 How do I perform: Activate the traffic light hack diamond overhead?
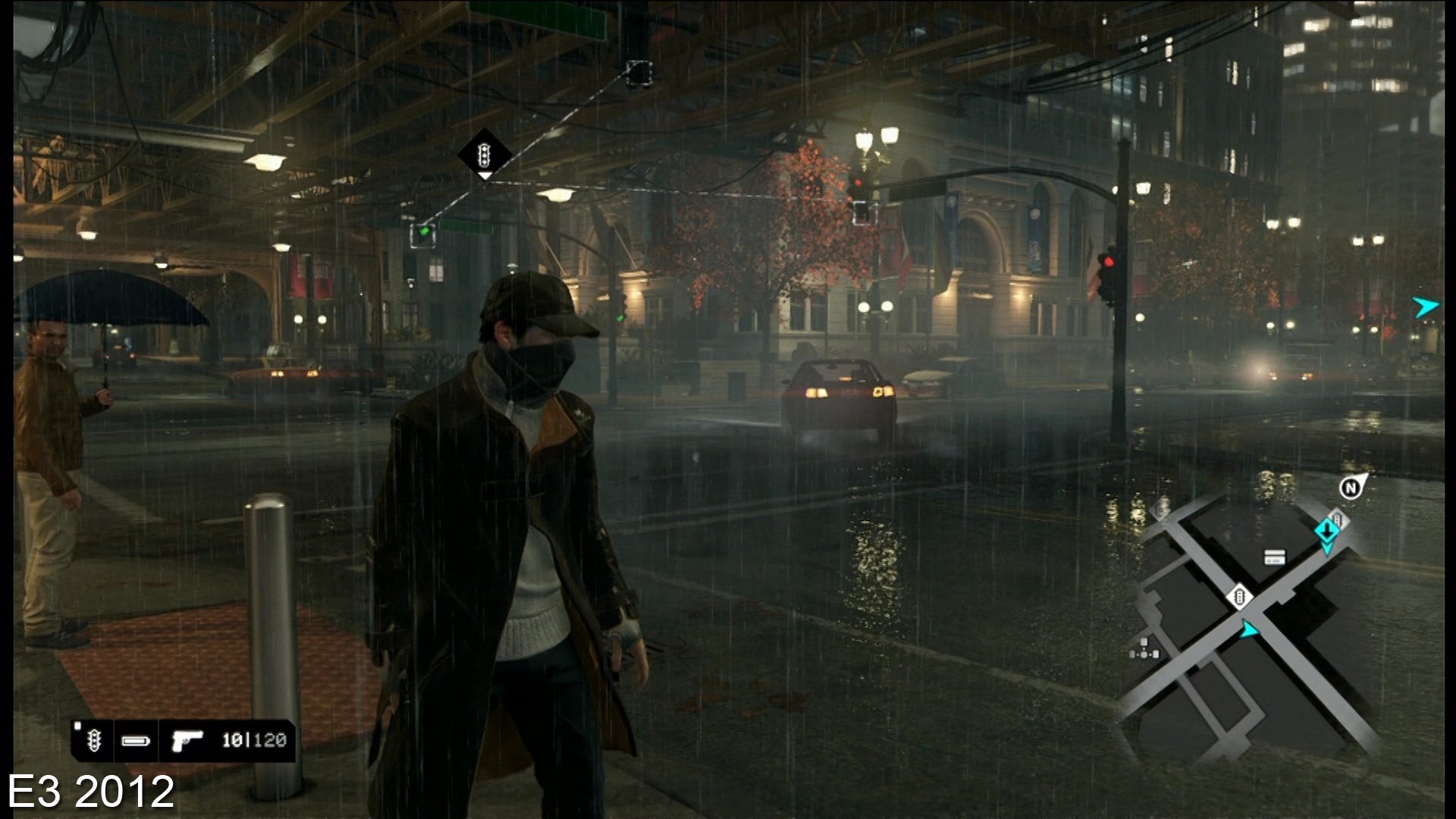[484, 155]
